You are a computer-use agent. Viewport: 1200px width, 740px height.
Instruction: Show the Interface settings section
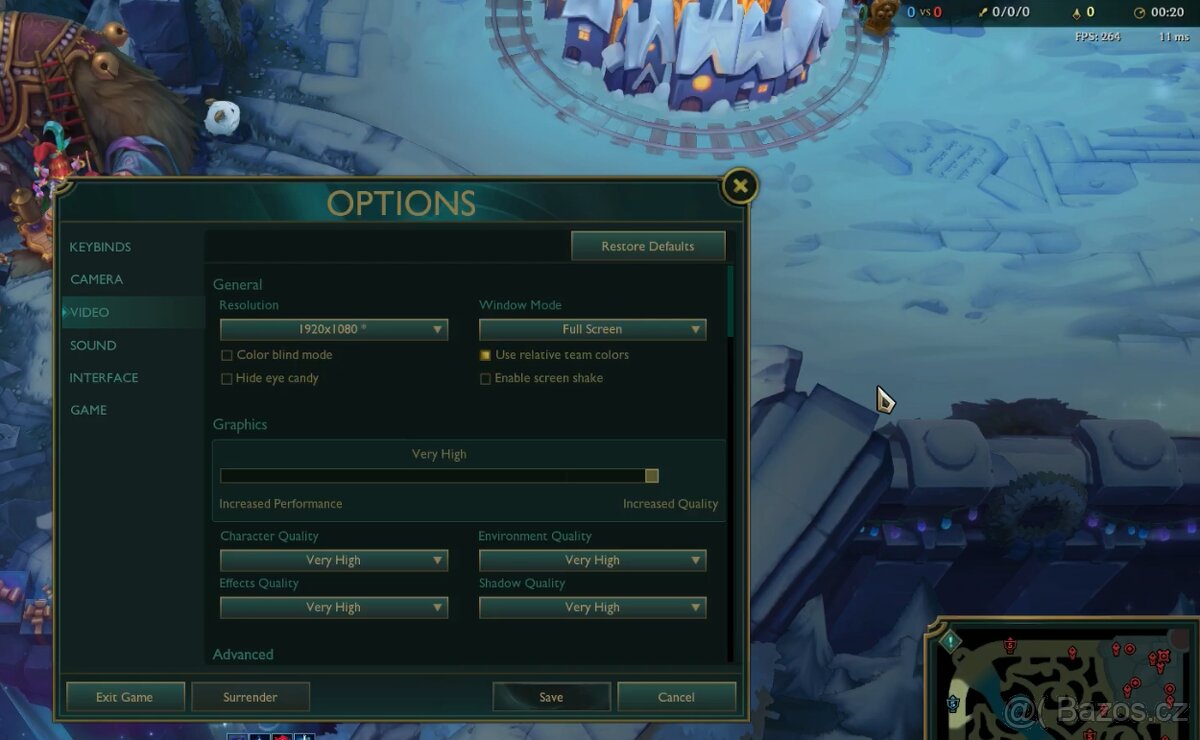pos(104,378)
